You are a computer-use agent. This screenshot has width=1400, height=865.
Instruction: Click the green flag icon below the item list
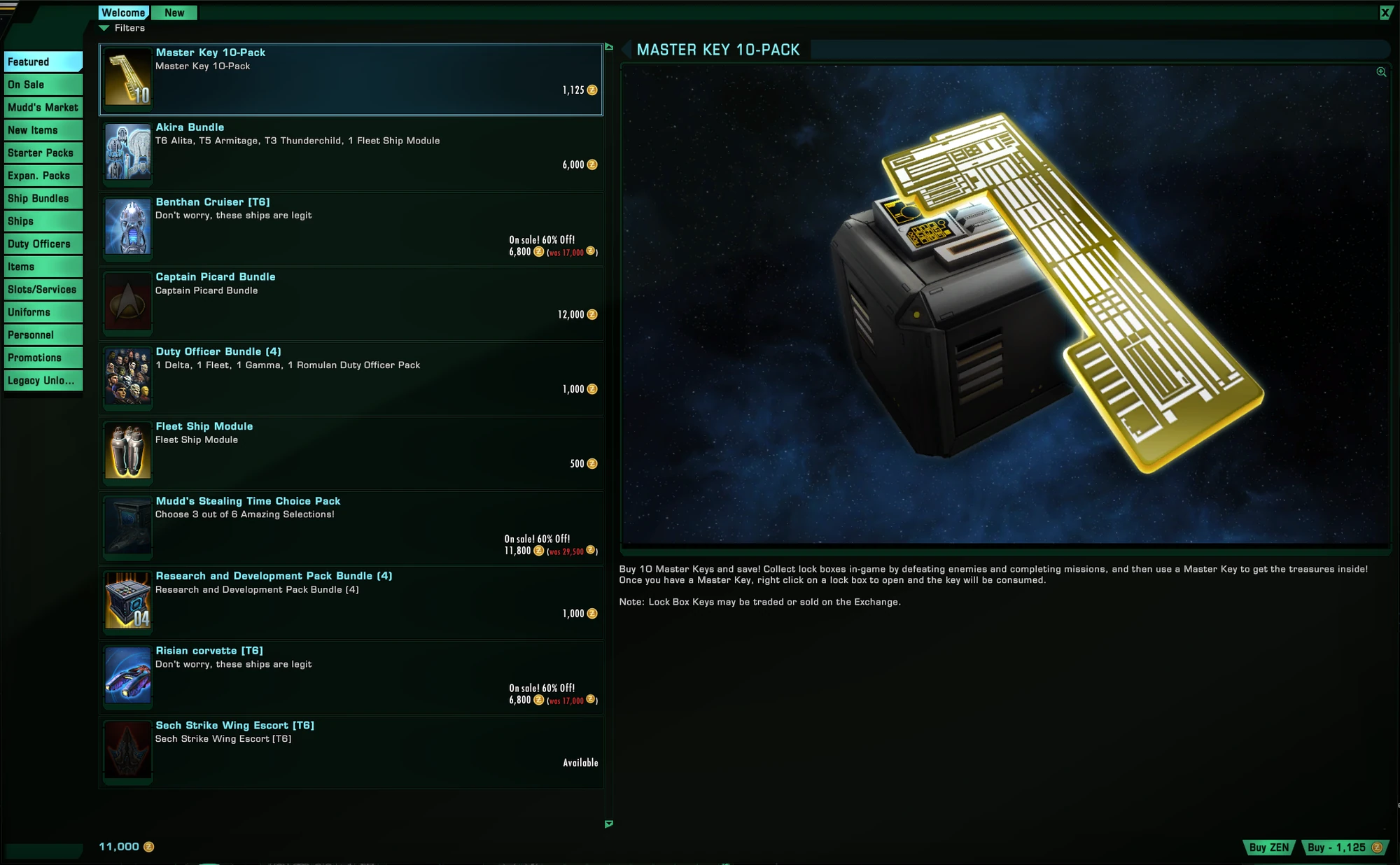pyautogui.click(x=608, y=825)
